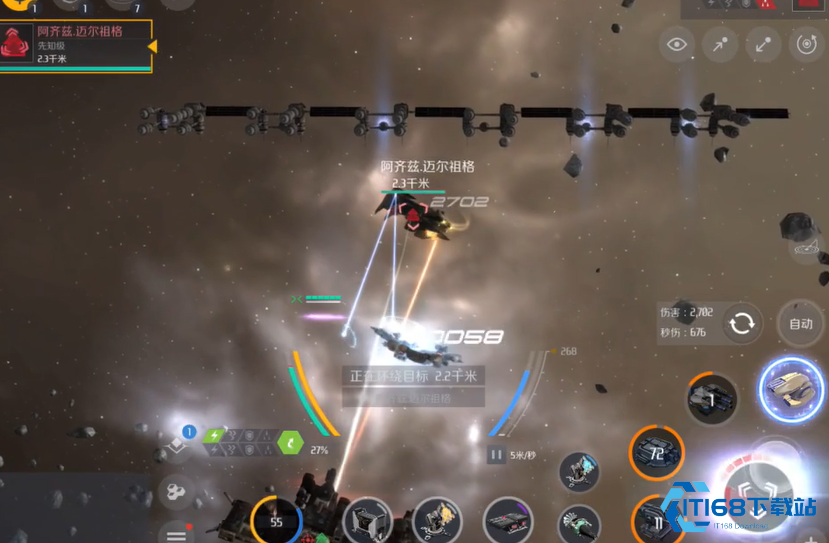Open the hexagon cluster menu button

click(177, 491)
